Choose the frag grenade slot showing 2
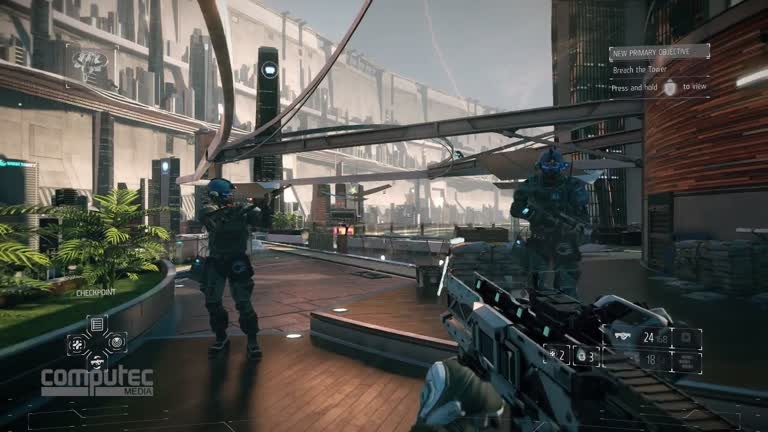Image resolution: width=768 pixels, height=432 pixels. click(556, 355)
